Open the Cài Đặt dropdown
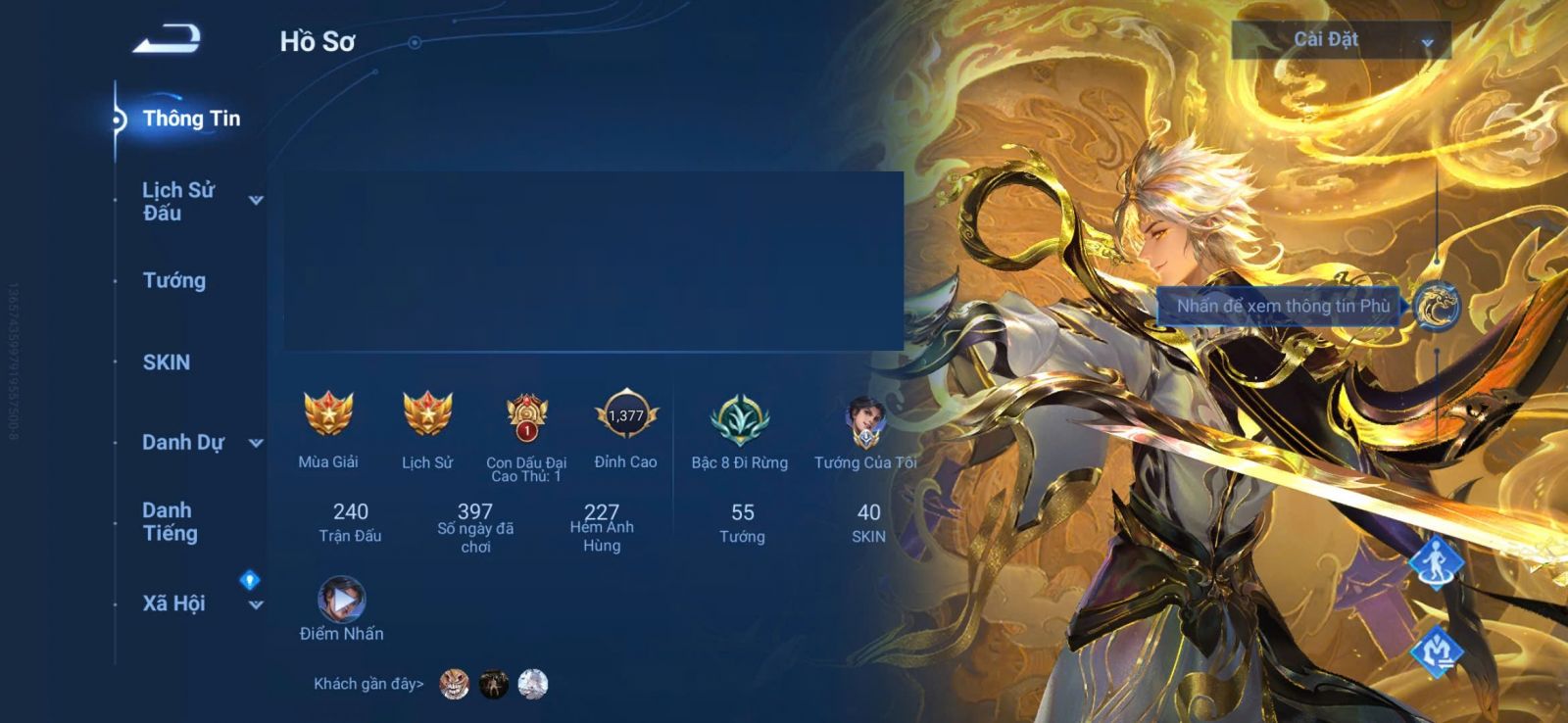Screen dimensions: 1568x723 pos(1341,40)
